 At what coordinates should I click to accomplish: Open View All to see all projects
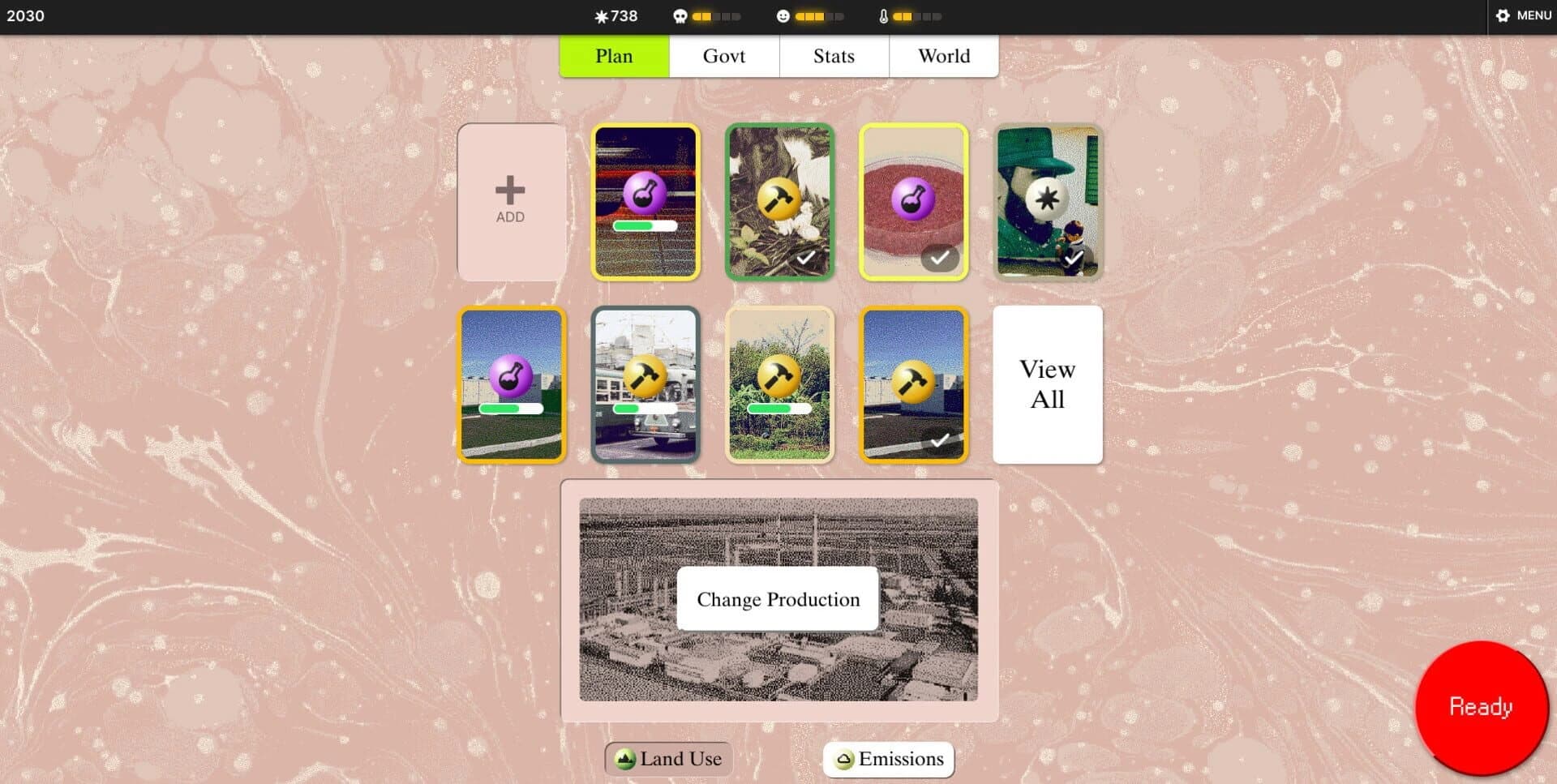point(1047,384)
